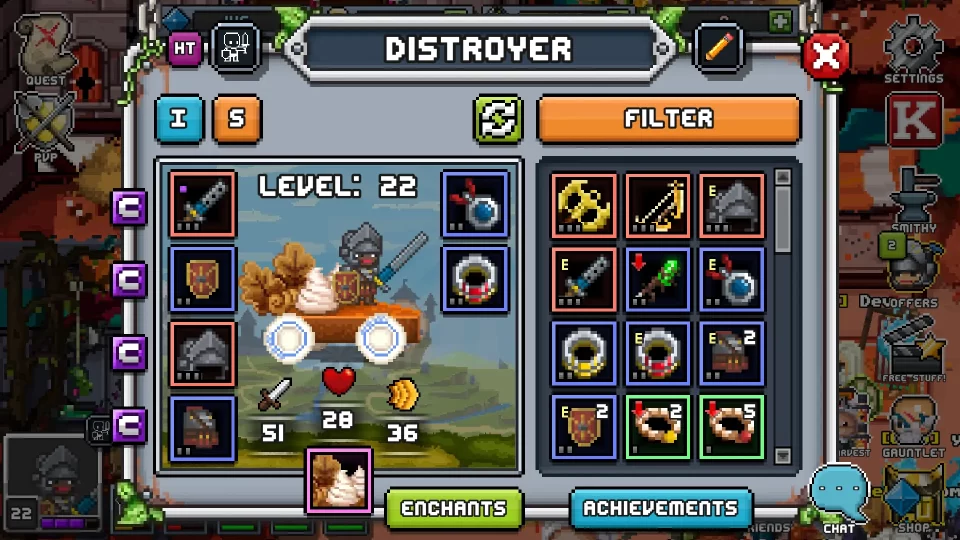Open the Enchants panel
Viewport: 960px width, 540px height.
pos(455,508)
